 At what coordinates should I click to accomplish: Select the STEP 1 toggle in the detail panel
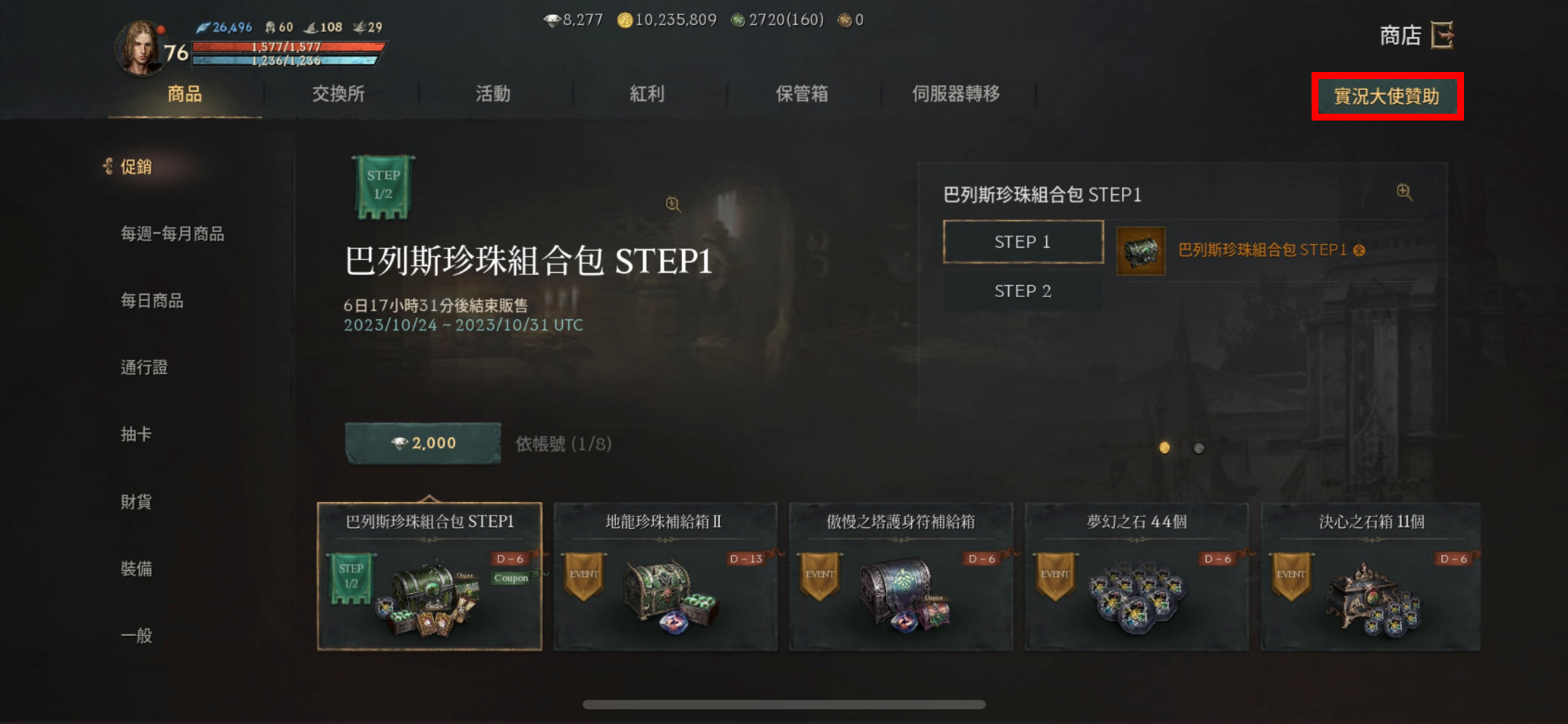click(x=1023, y=241)
